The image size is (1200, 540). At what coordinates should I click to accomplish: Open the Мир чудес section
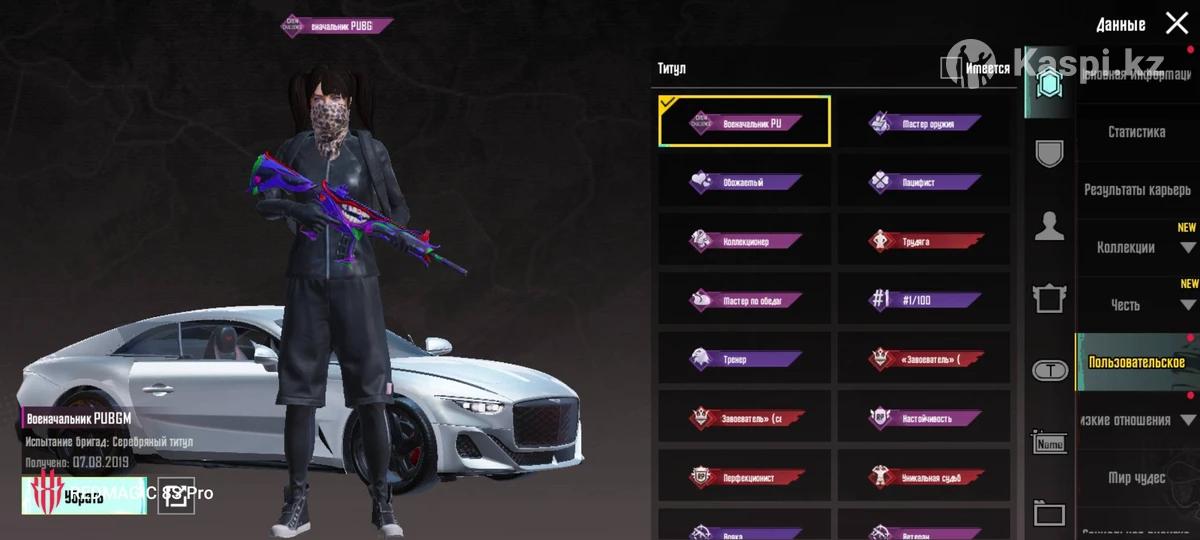(x=1136, y=478)
